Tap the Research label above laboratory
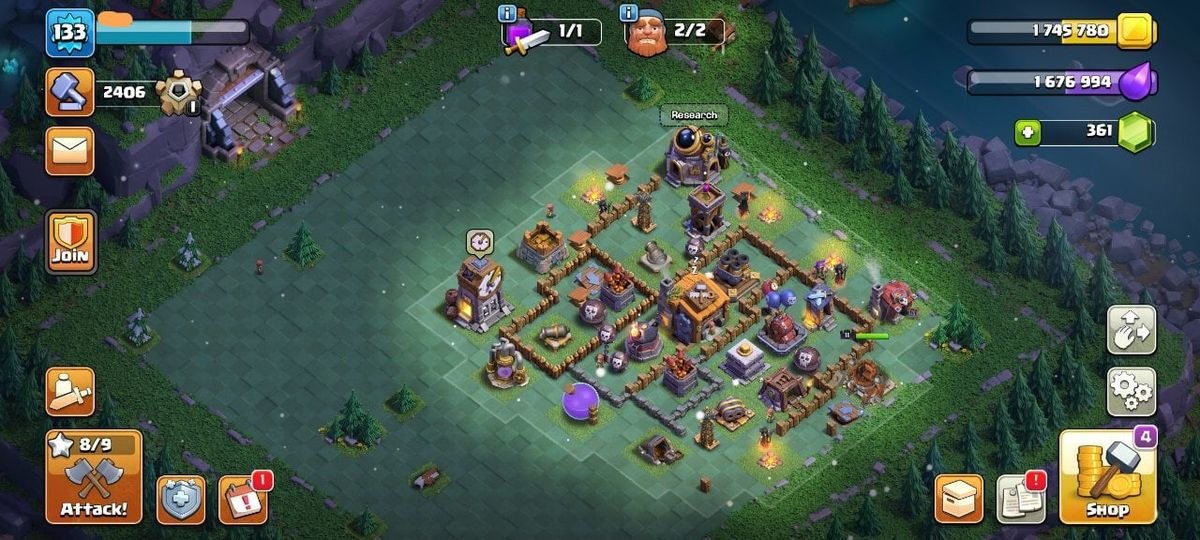Screen dimensions: 1200x540 pyautogui.click(x=694, y=115)
